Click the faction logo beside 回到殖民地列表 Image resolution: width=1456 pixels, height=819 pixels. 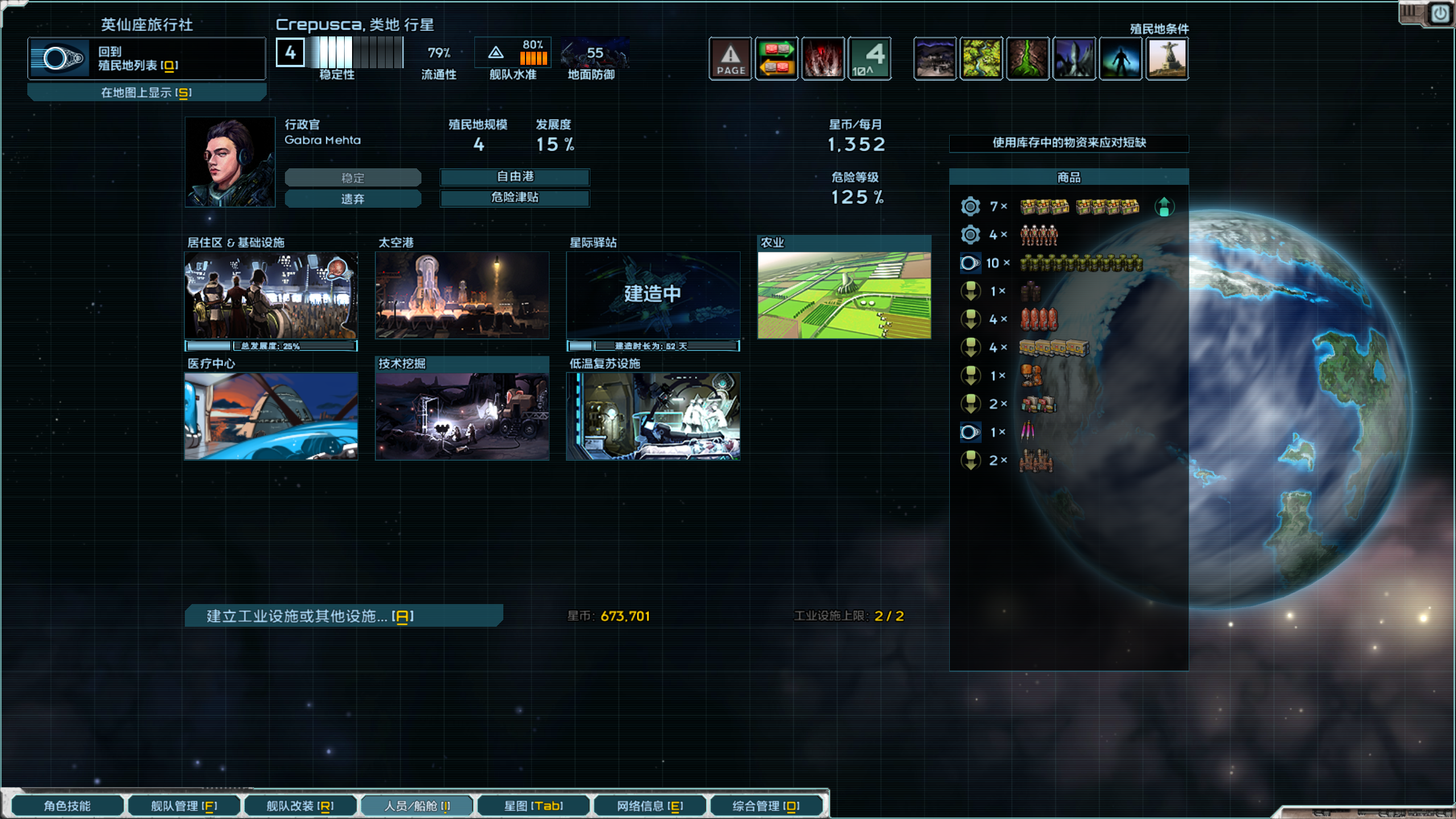(59, 57)
